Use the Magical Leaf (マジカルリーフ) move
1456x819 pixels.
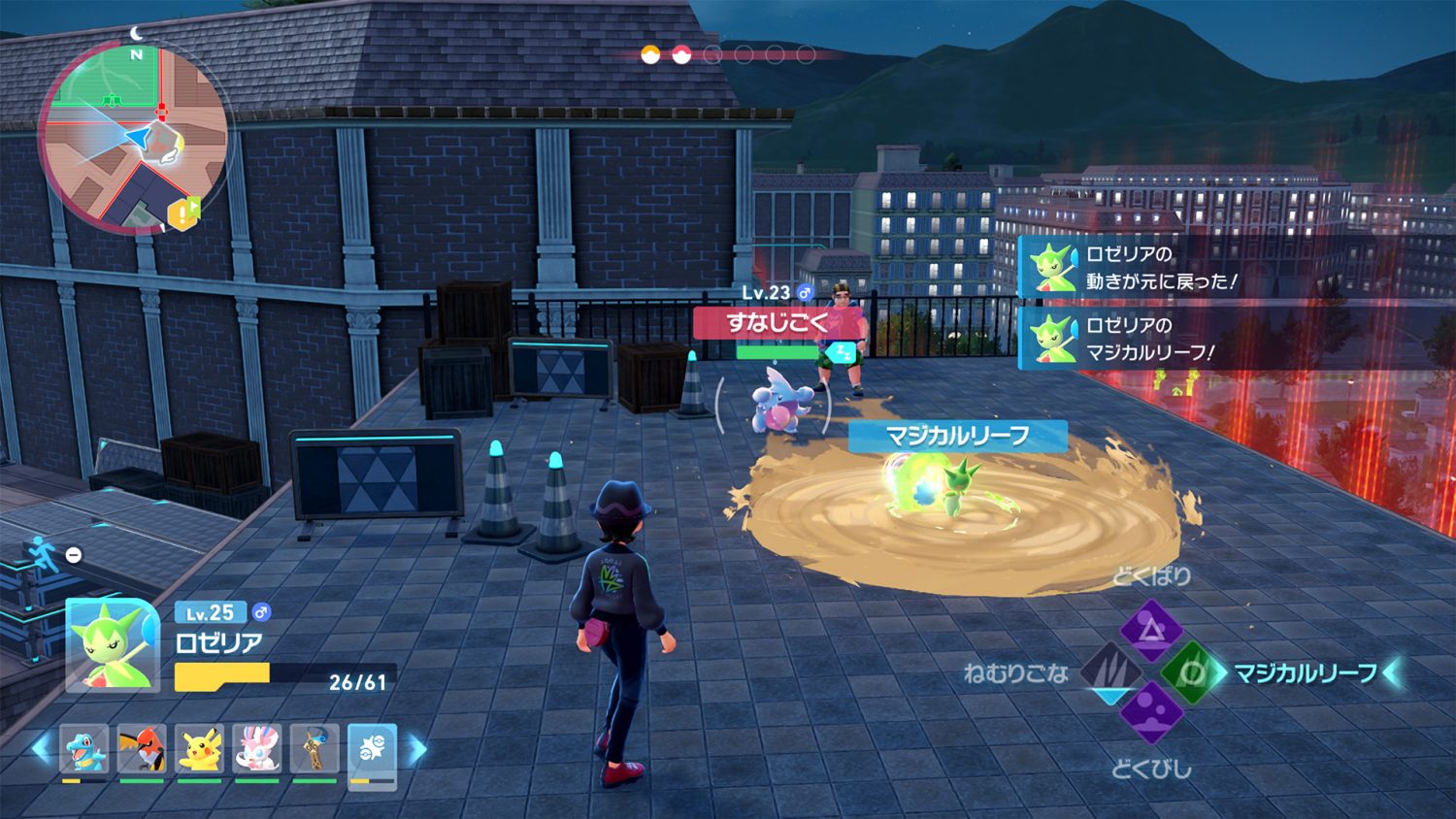tap(1192, 672)
